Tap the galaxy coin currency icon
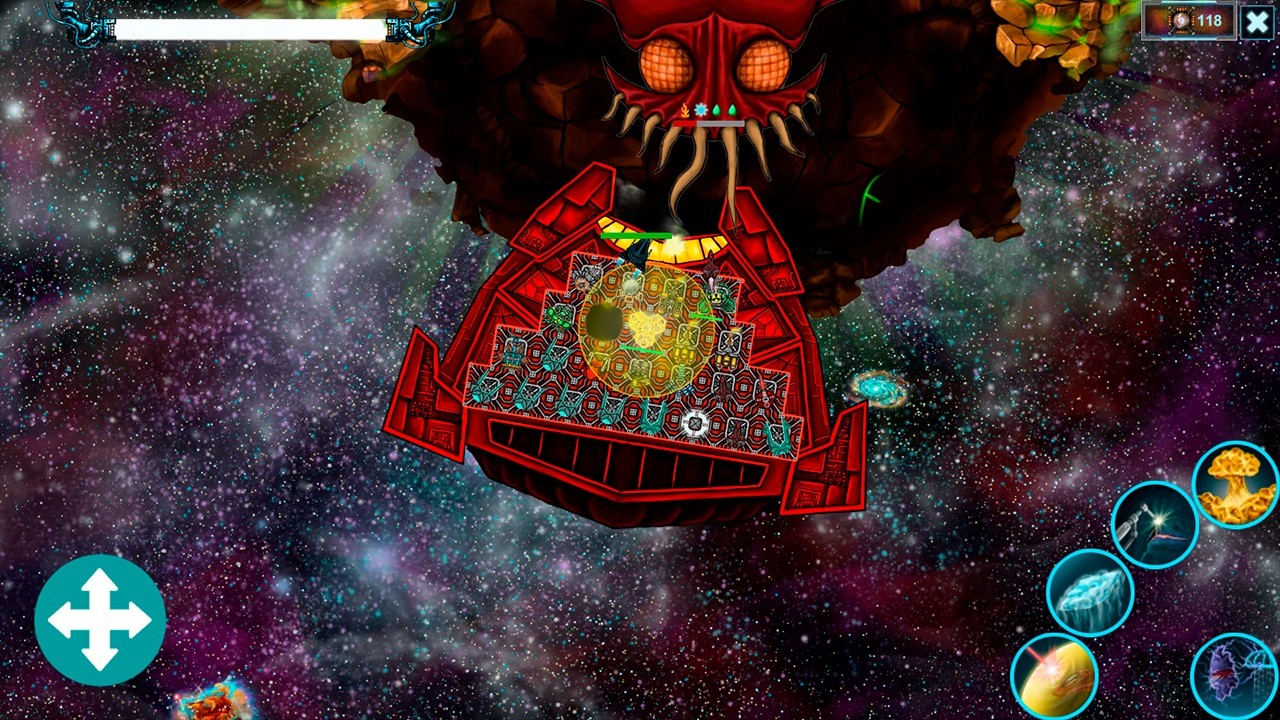The image size is (1280, 720). 1179,21
